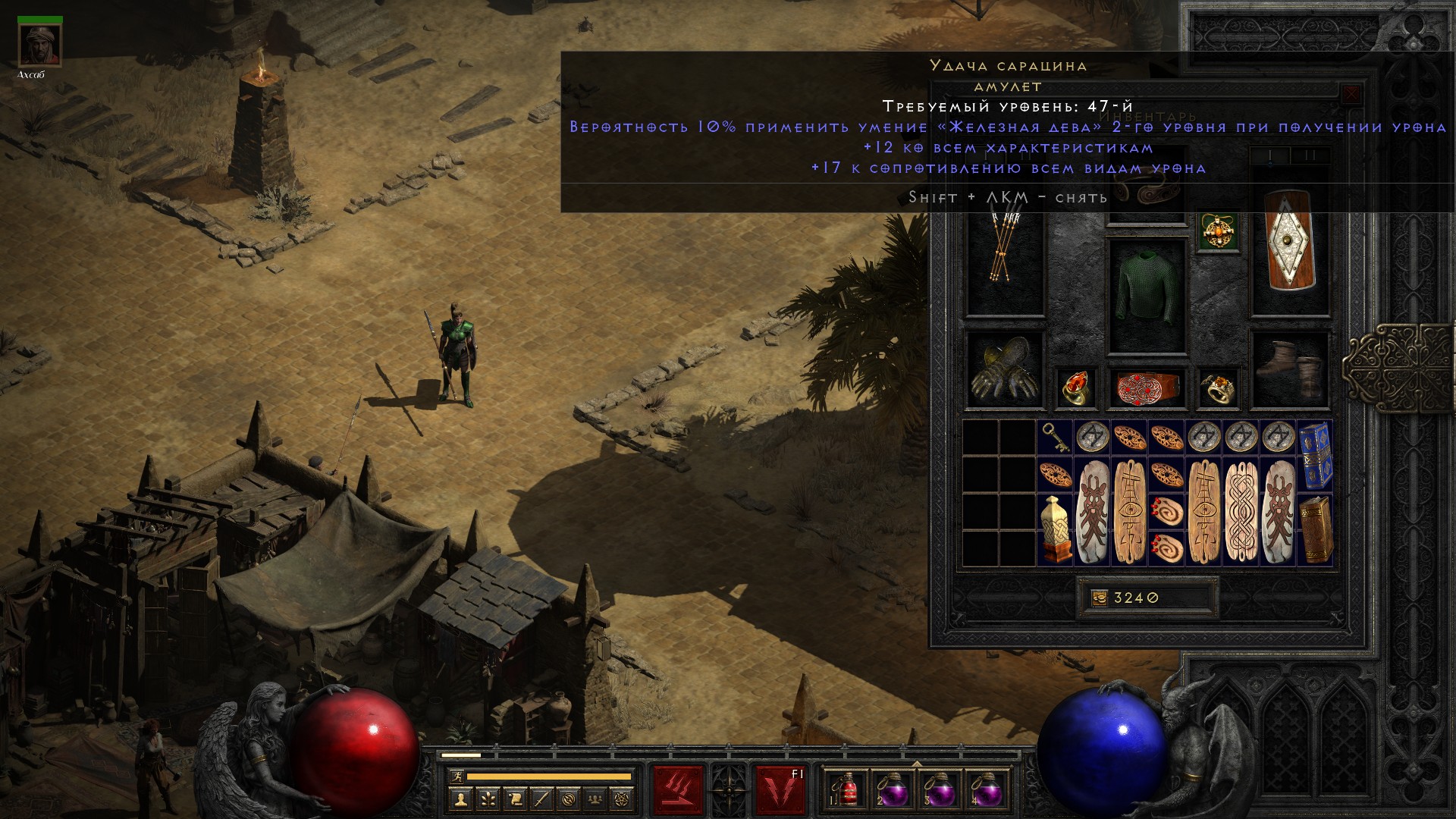This screenshot has width=1456, height=819.
Task: Select the equipped red studded belt
Action: click(1147, 388)
